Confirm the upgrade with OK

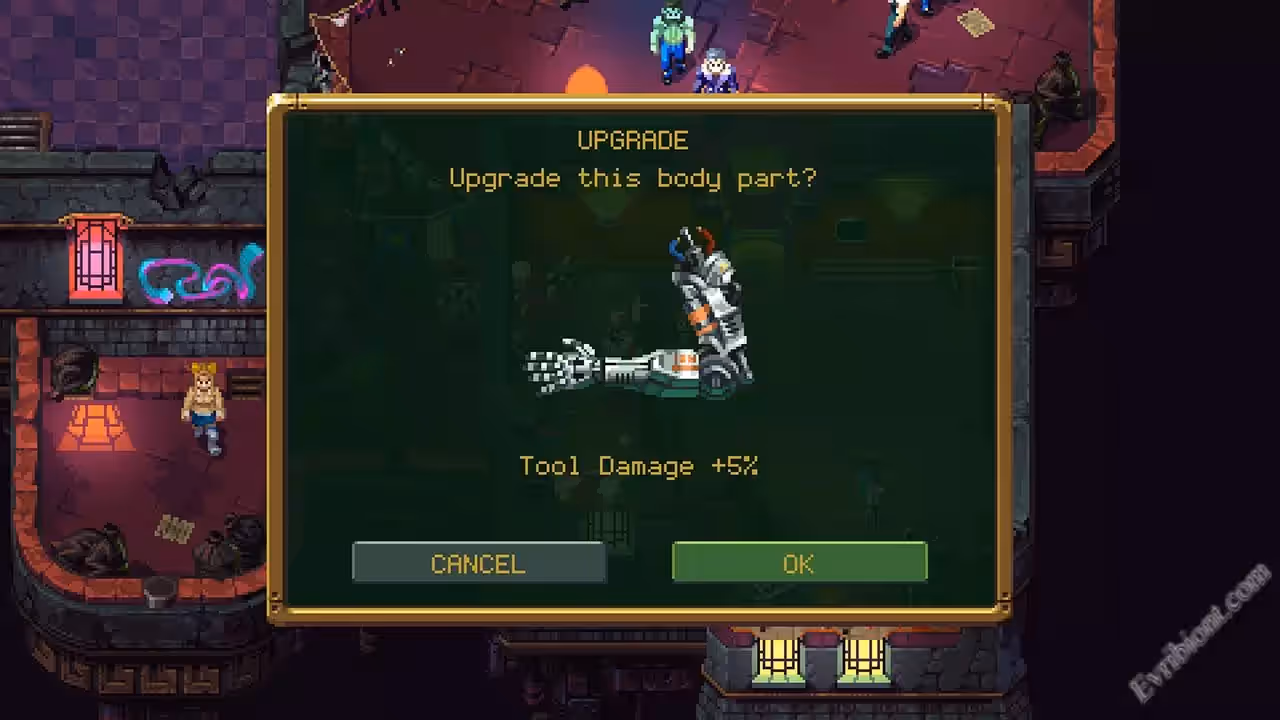(799, 563)
